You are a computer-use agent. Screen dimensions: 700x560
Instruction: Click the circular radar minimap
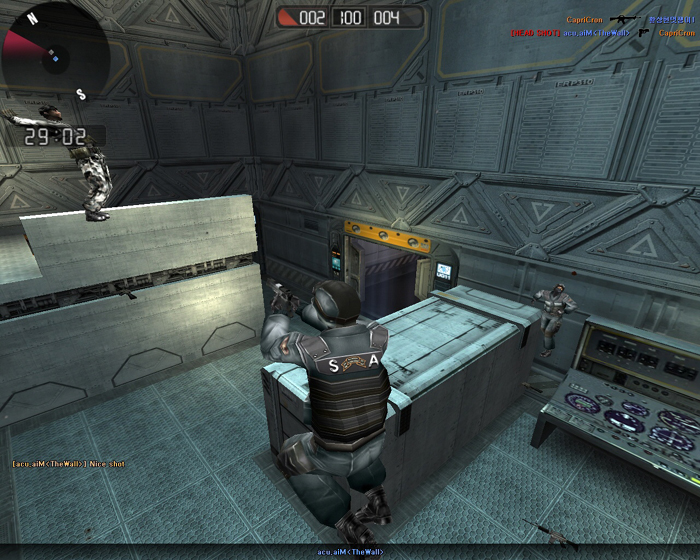pos(52,52)
